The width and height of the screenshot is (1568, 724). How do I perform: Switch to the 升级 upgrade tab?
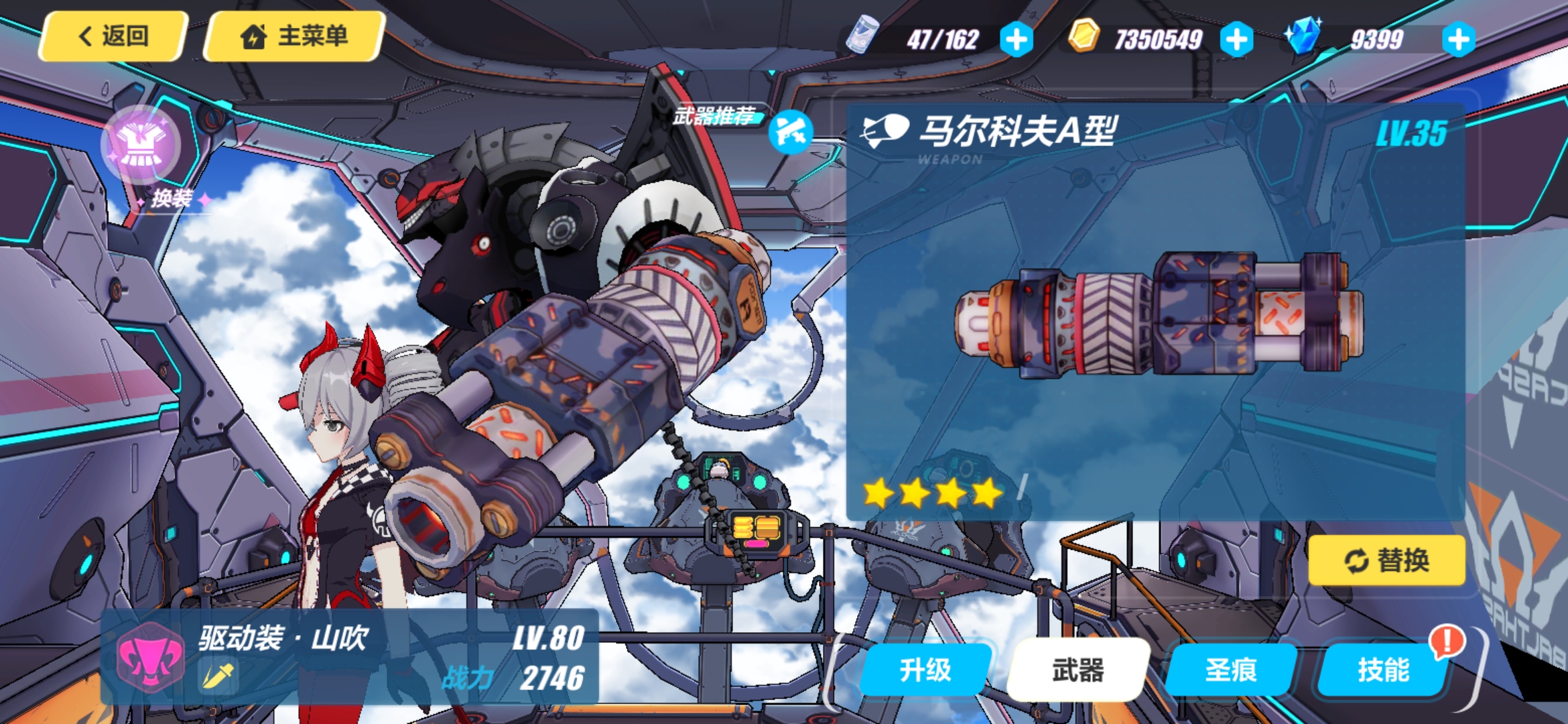925,670
